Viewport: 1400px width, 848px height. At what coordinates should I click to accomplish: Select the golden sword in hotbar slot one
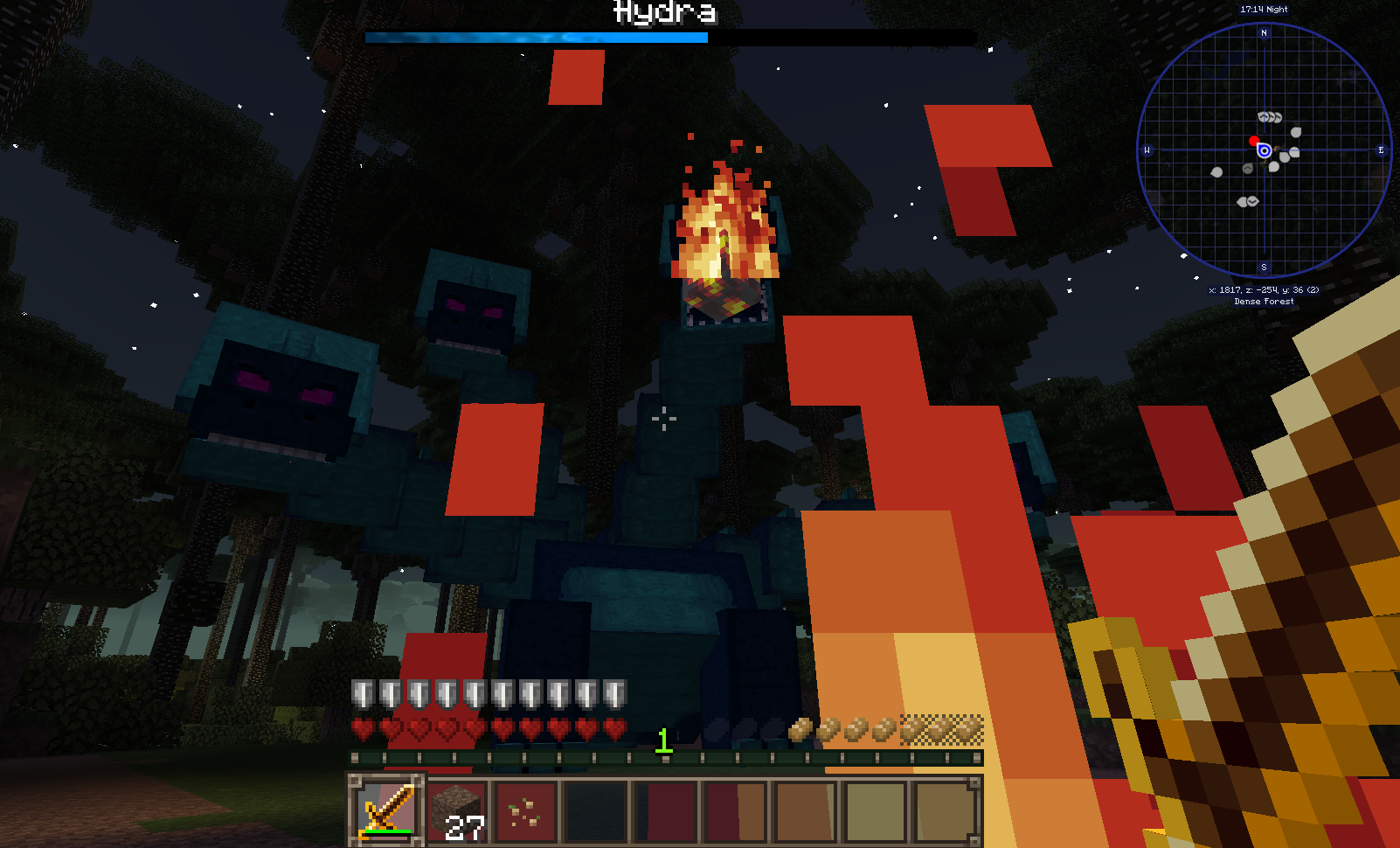[387, 810]
